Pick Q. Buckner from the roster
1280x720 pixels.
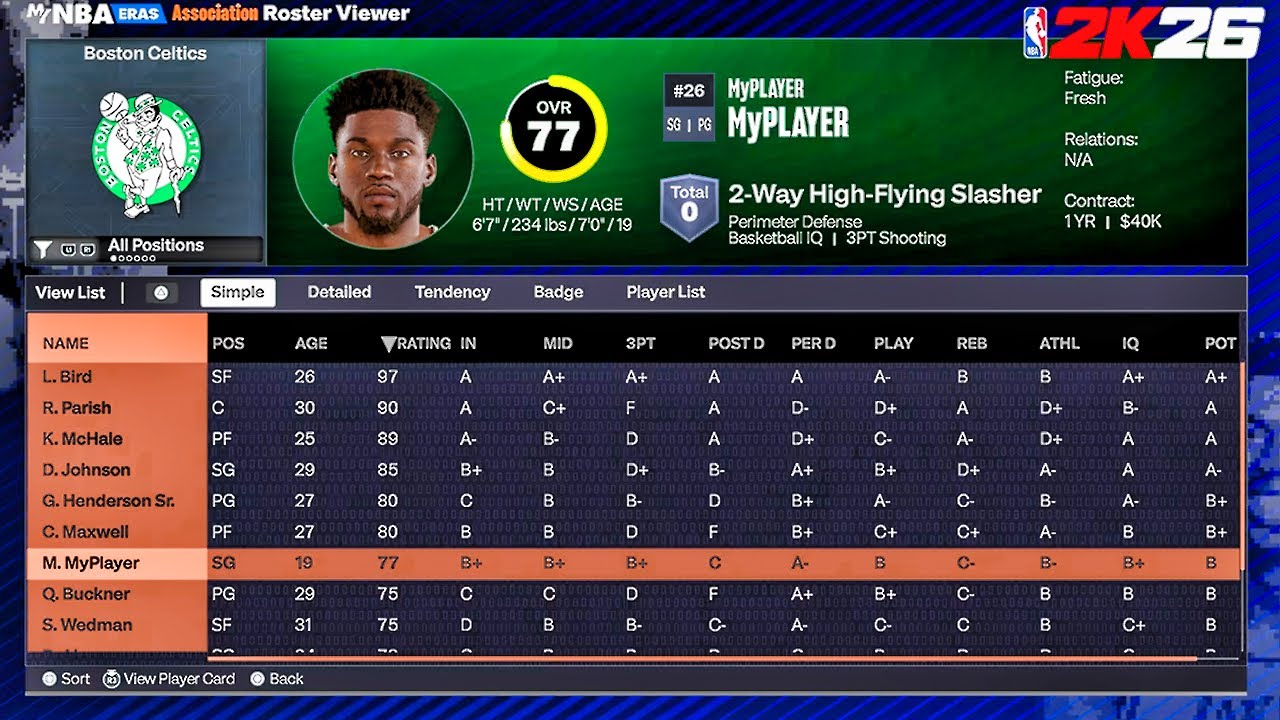pyautogui.click(x=86, y=594)
